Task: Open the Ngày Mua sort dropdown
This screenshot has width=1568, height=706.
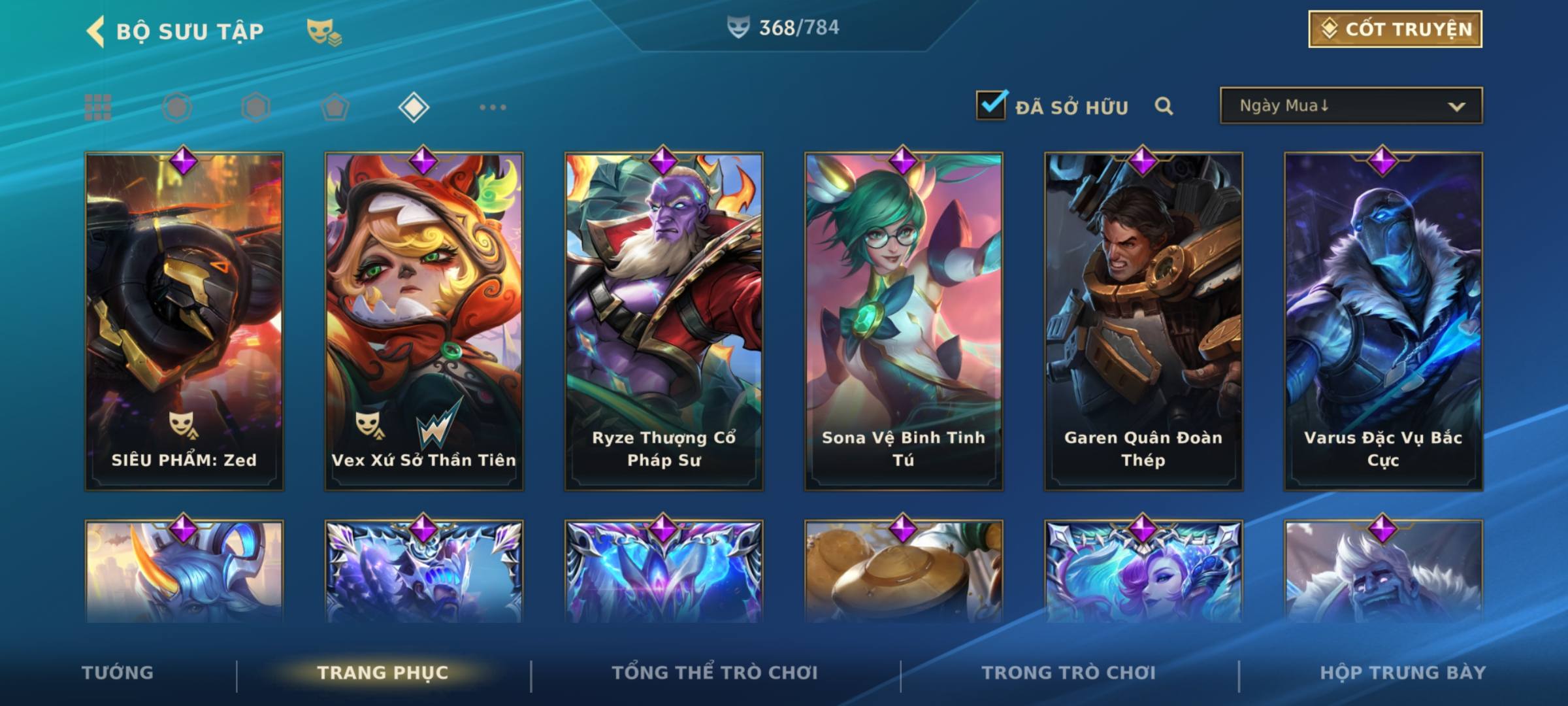Action: point(1350,106)
